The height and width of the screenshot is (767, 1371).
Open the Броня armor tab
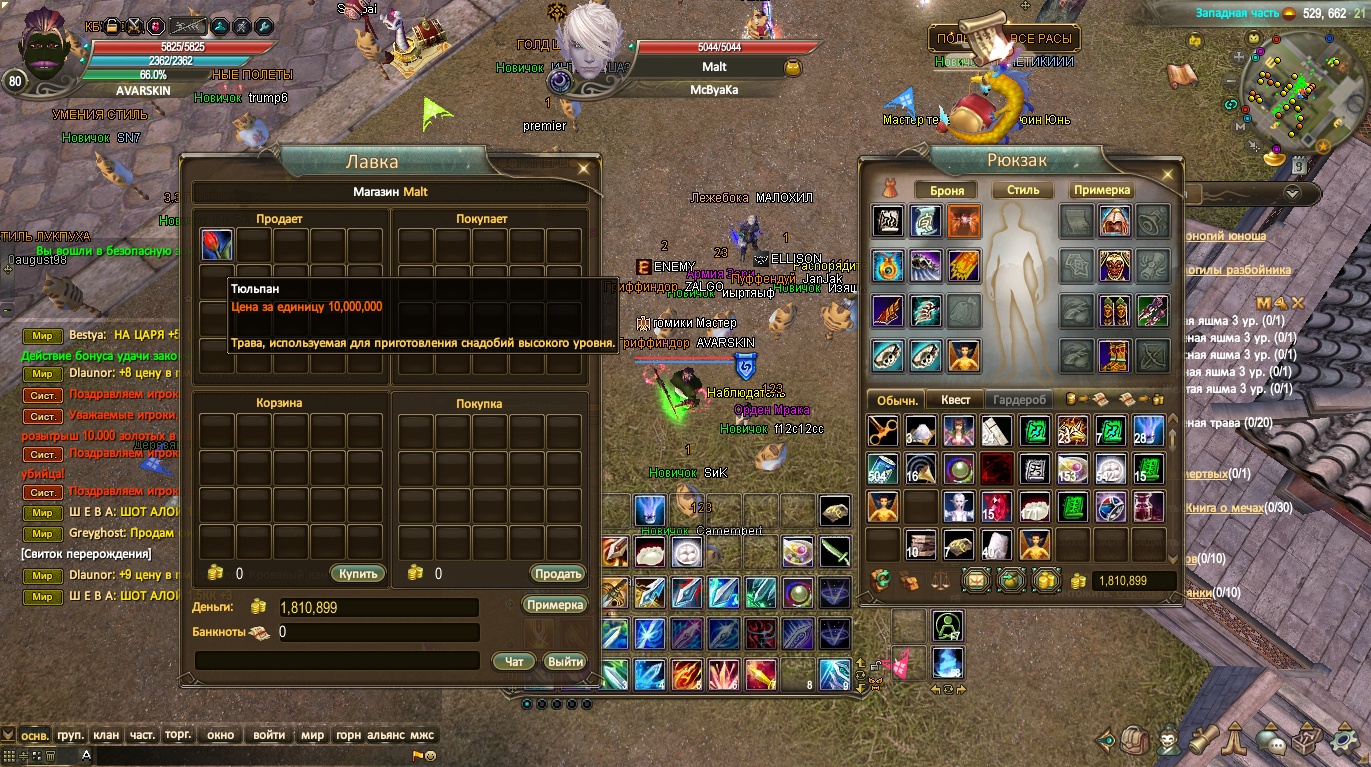947,190
